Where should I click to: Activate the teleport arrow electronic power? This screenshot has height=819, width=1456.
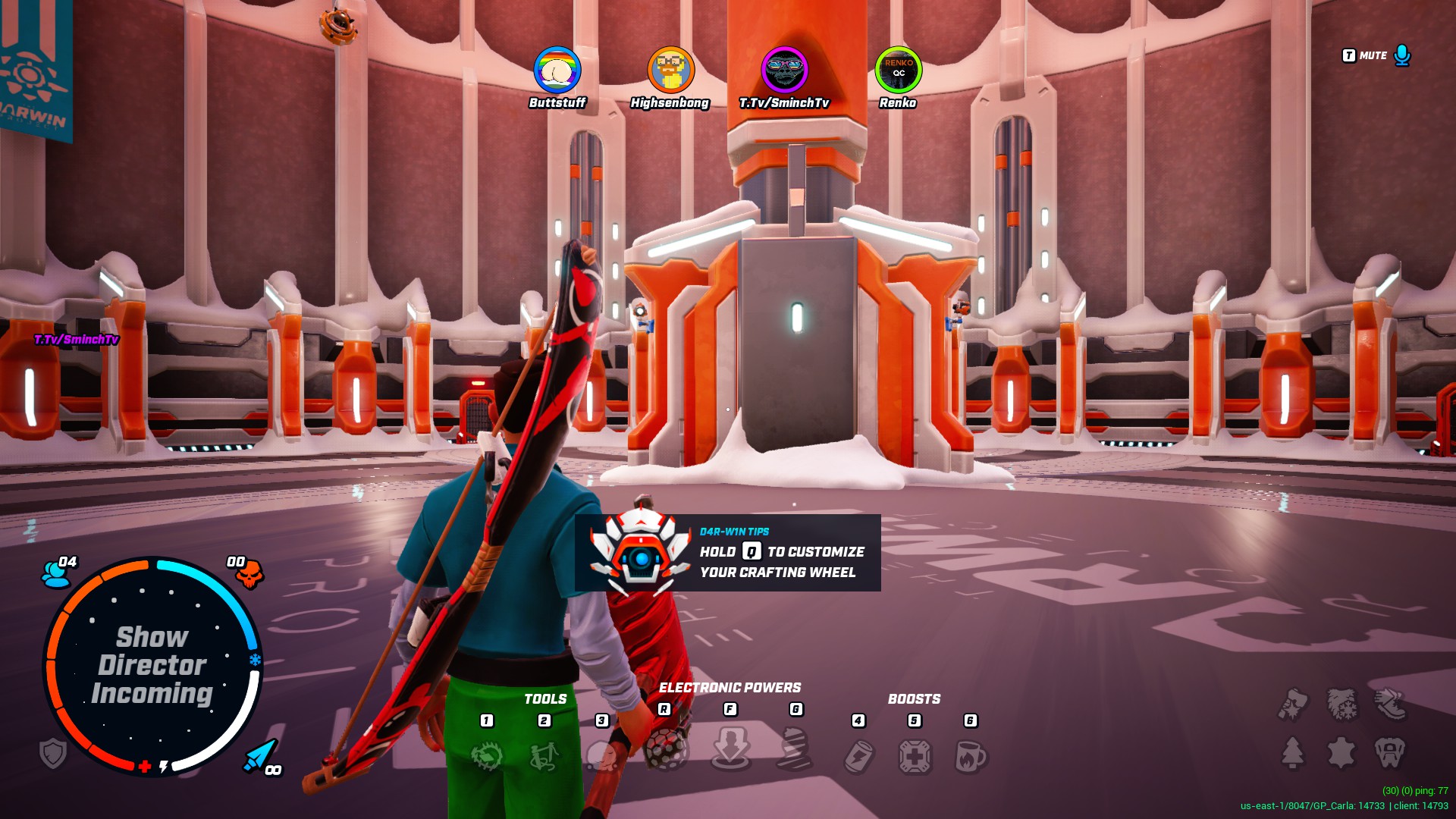point(730,749)
